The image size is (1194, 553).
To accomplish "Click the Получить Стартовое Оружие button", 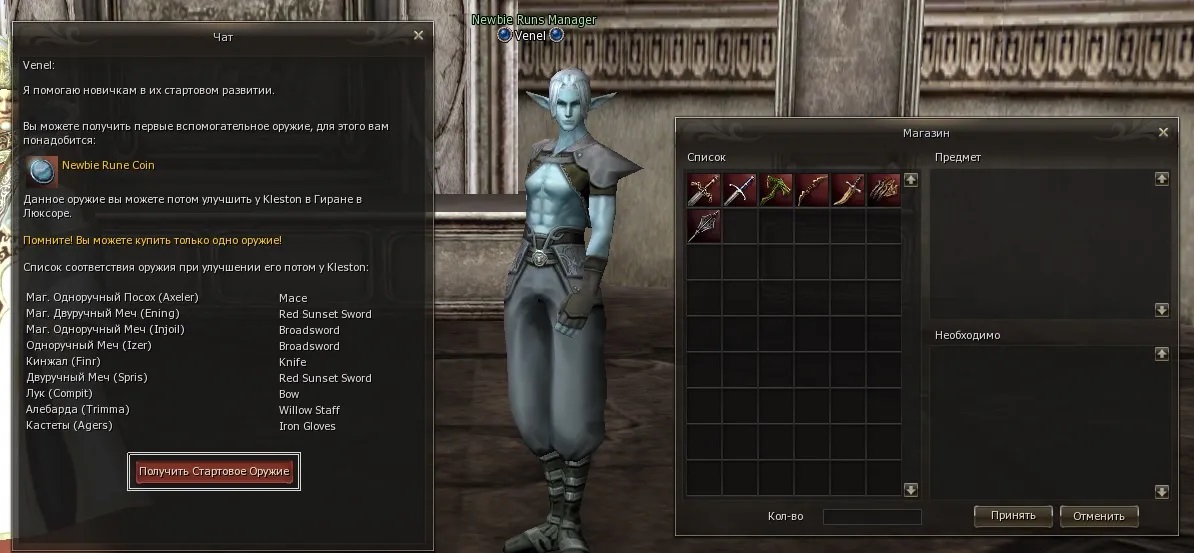I will (214, 470).
